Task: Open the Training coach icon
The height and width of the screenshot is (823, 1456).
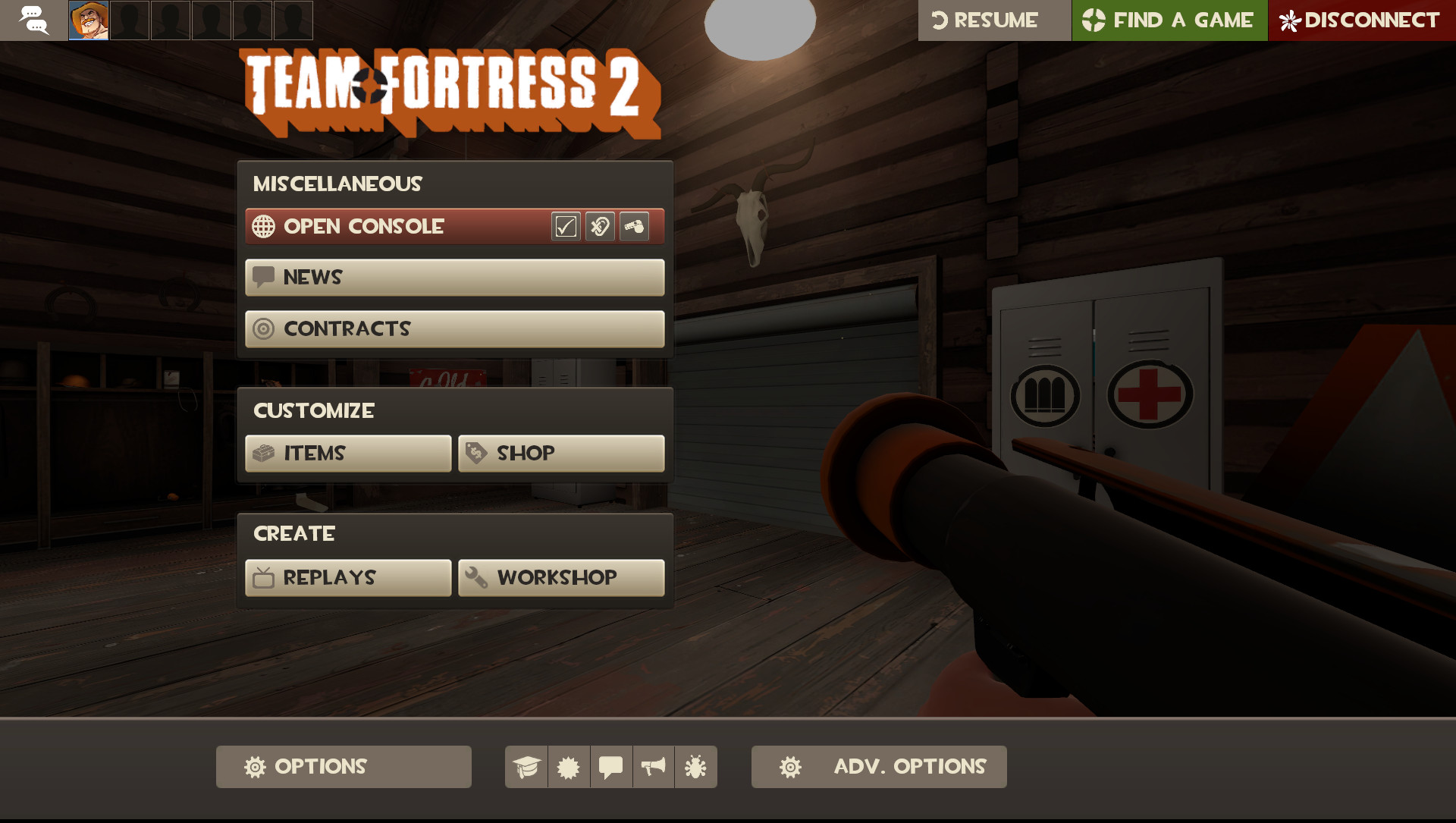Action: pos(527,767)
